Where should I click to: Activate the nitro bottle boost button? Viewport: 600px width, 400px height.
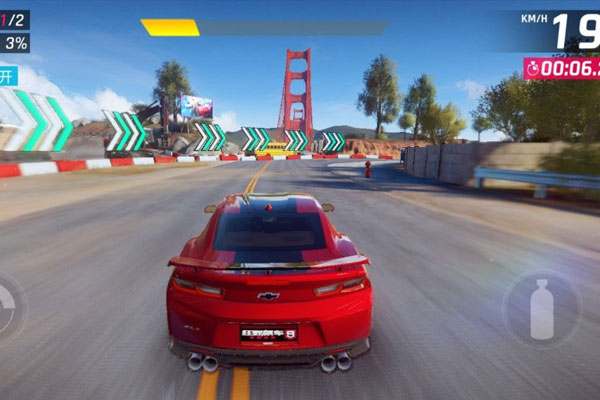[541, 308]
